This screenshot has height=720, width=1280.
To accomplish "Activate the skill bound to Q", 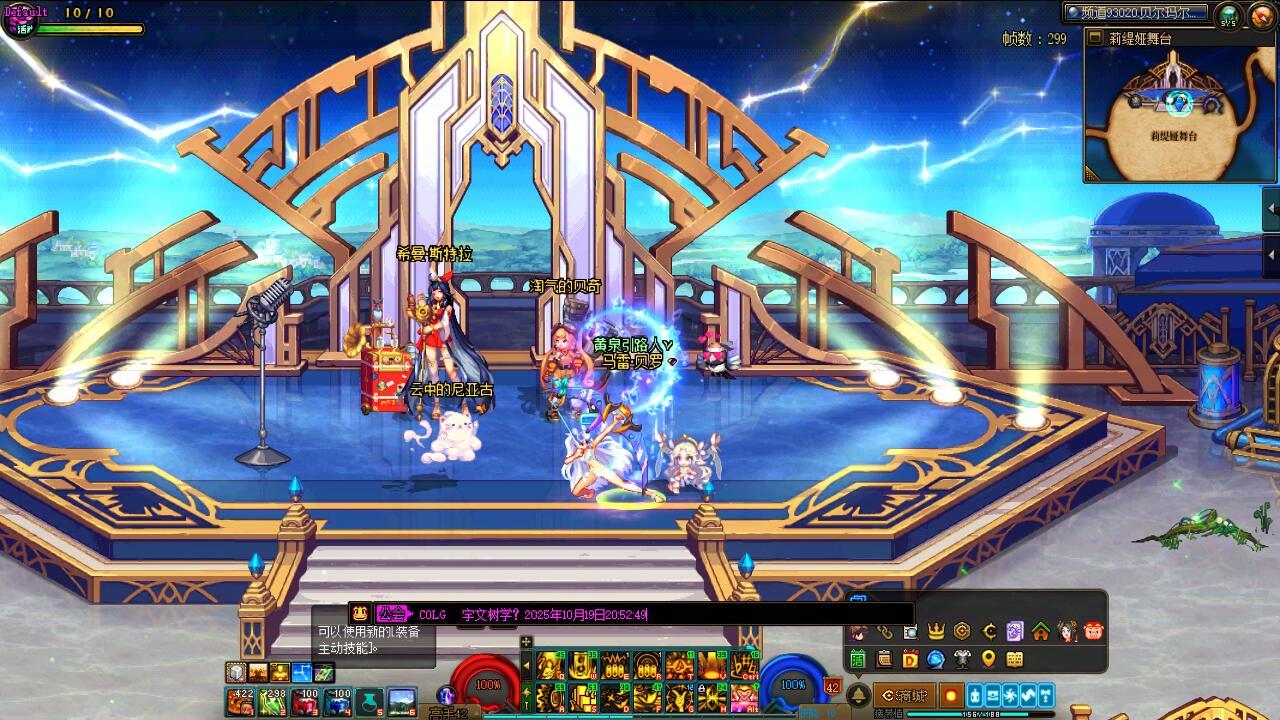I will tap(551, 665).
